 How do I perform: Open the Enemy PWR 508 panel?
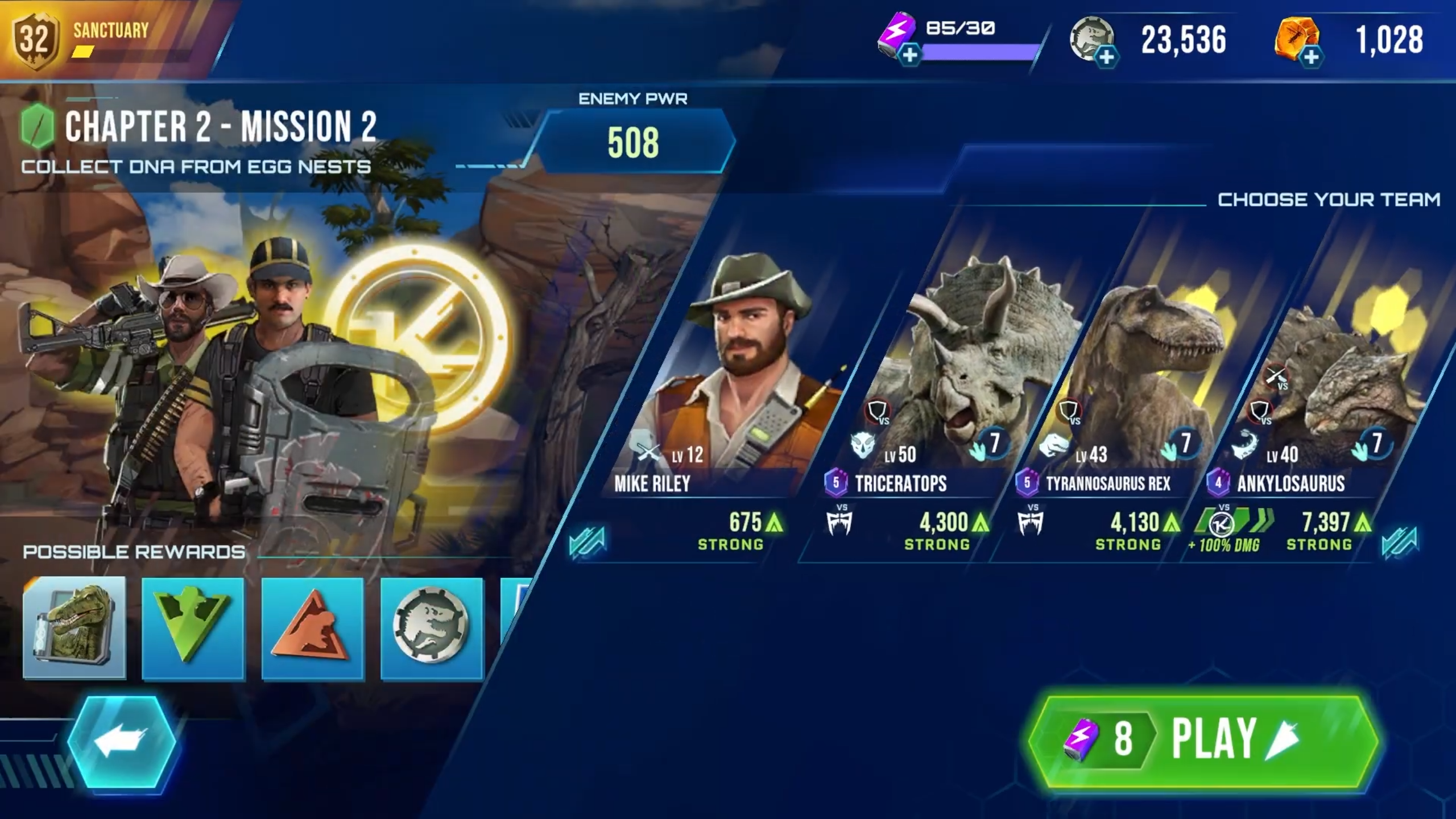(x=633, y=140)
